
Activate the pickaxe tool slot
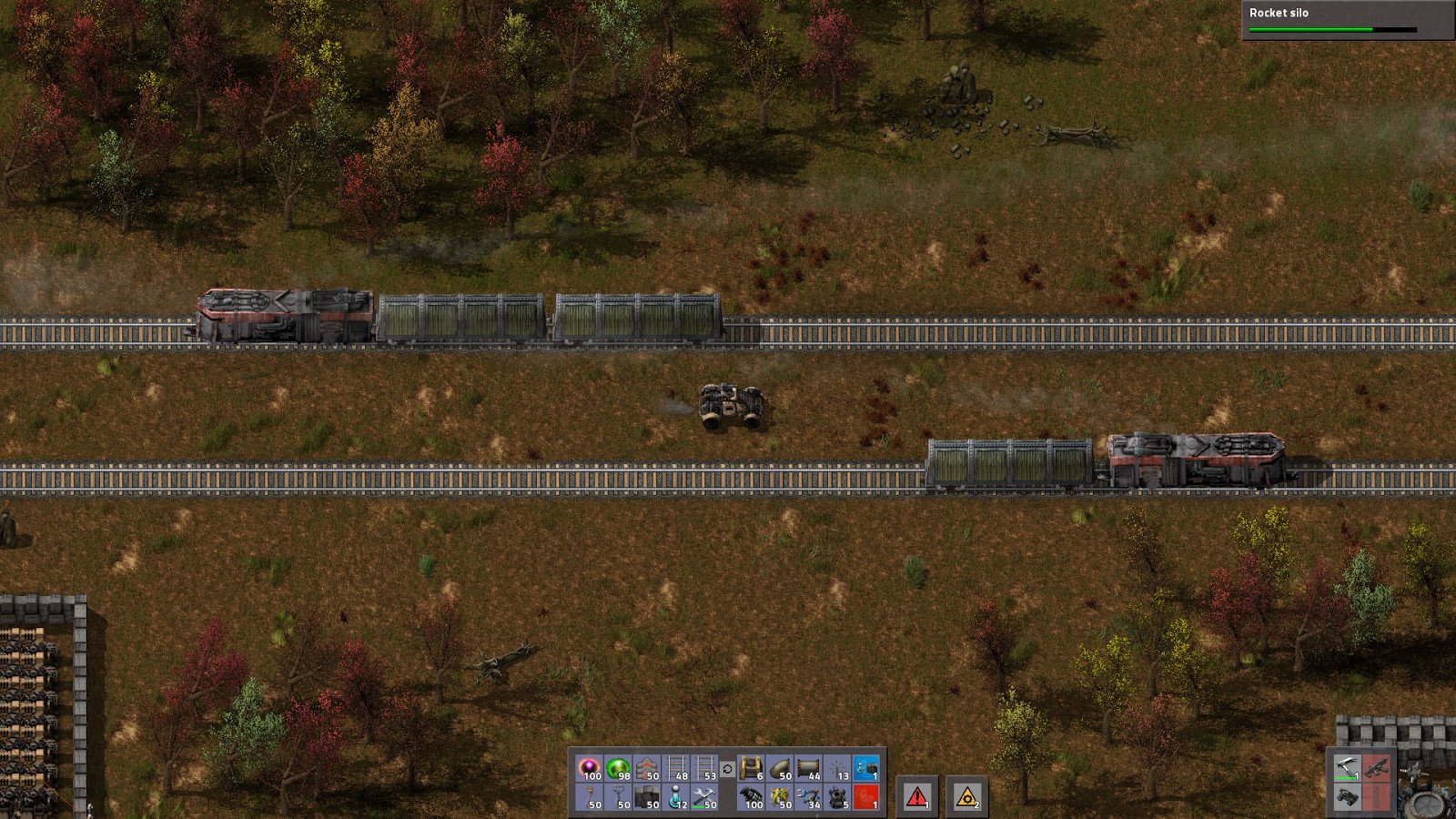(1348, 767)
